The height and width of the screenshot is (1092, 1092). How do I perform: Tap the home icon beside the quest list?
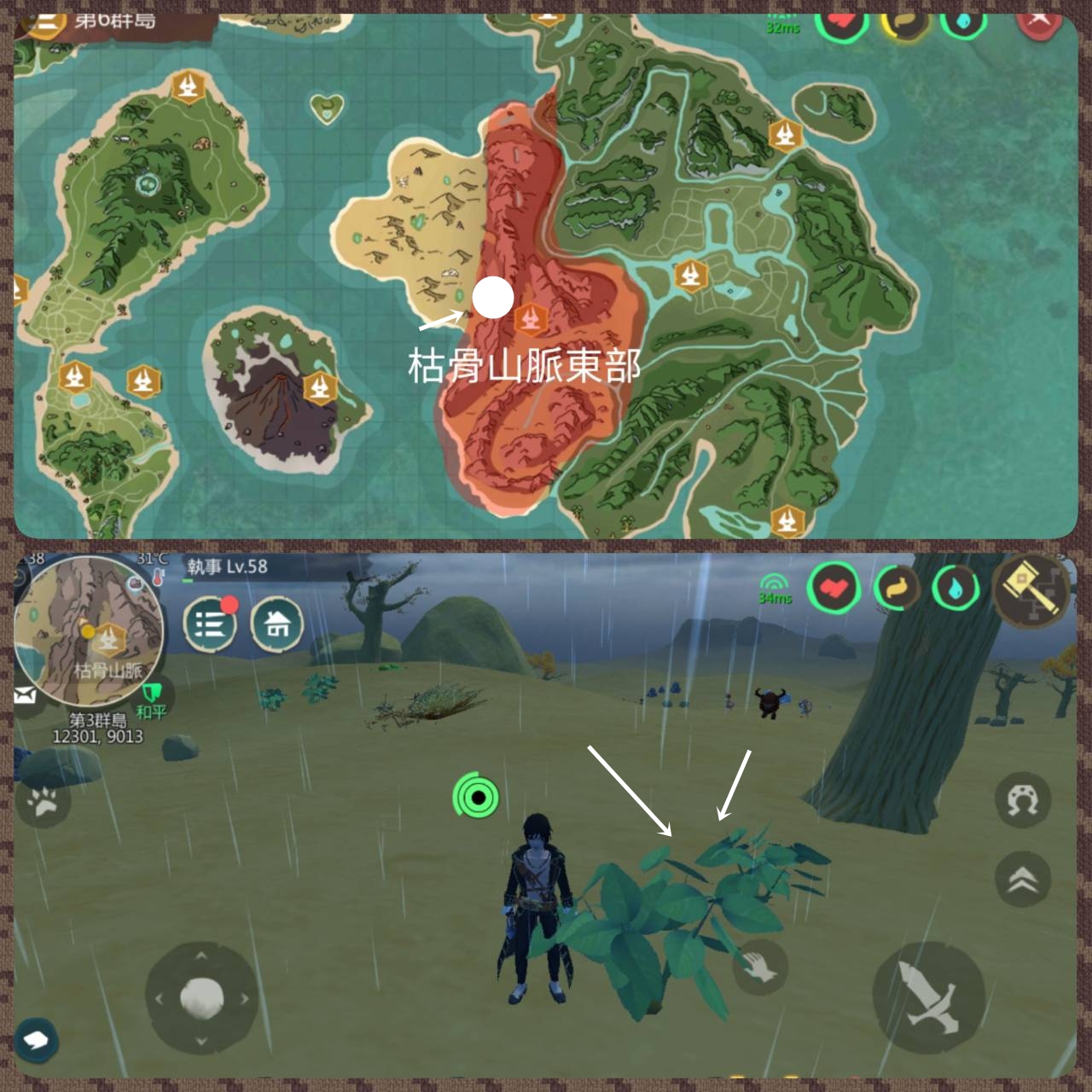[278, 625]
